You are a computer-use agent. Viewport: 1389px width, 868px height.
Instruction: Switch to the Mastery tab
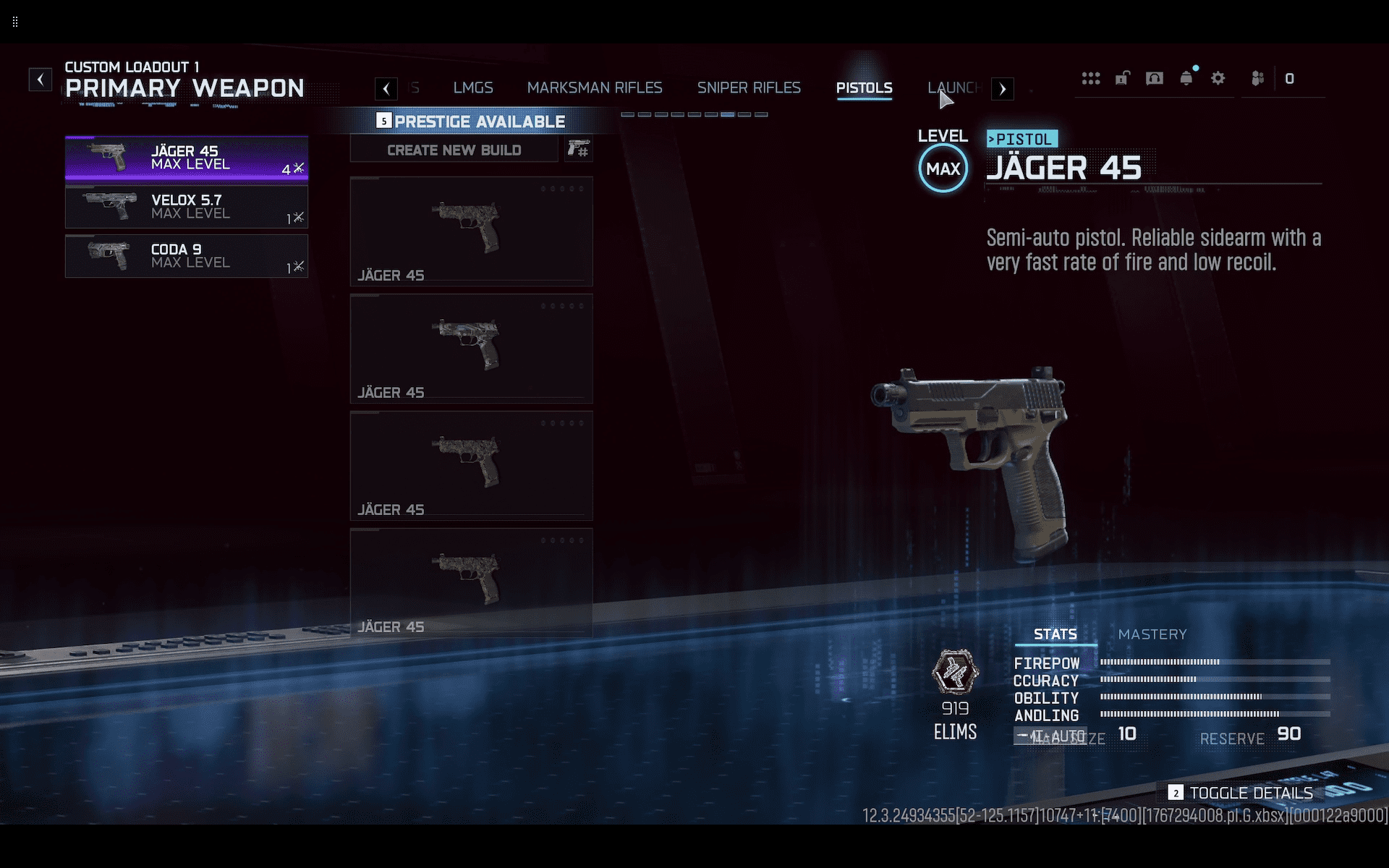coord(1152,634)
